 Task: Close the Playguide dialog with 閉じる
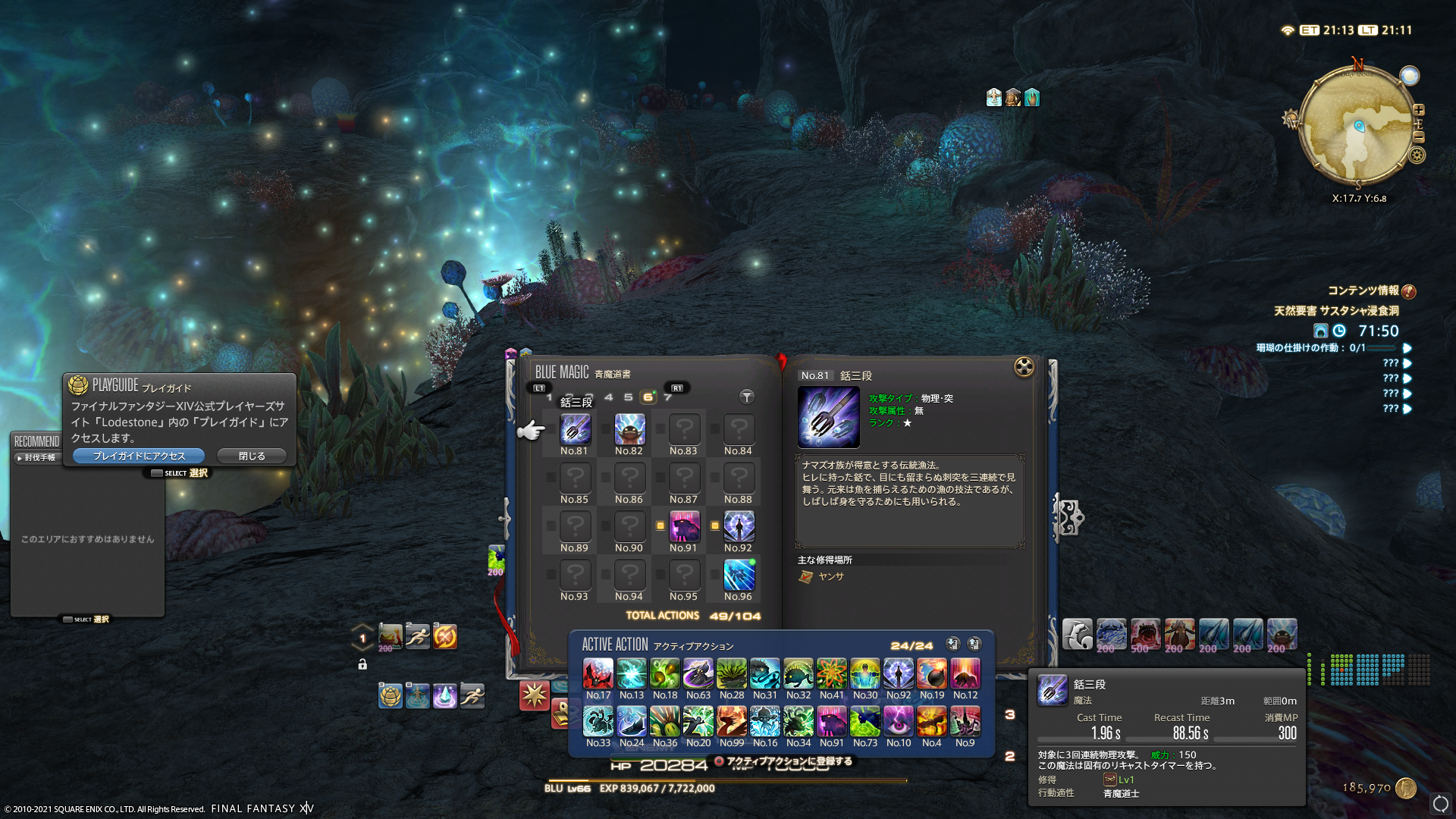[251, 455]
